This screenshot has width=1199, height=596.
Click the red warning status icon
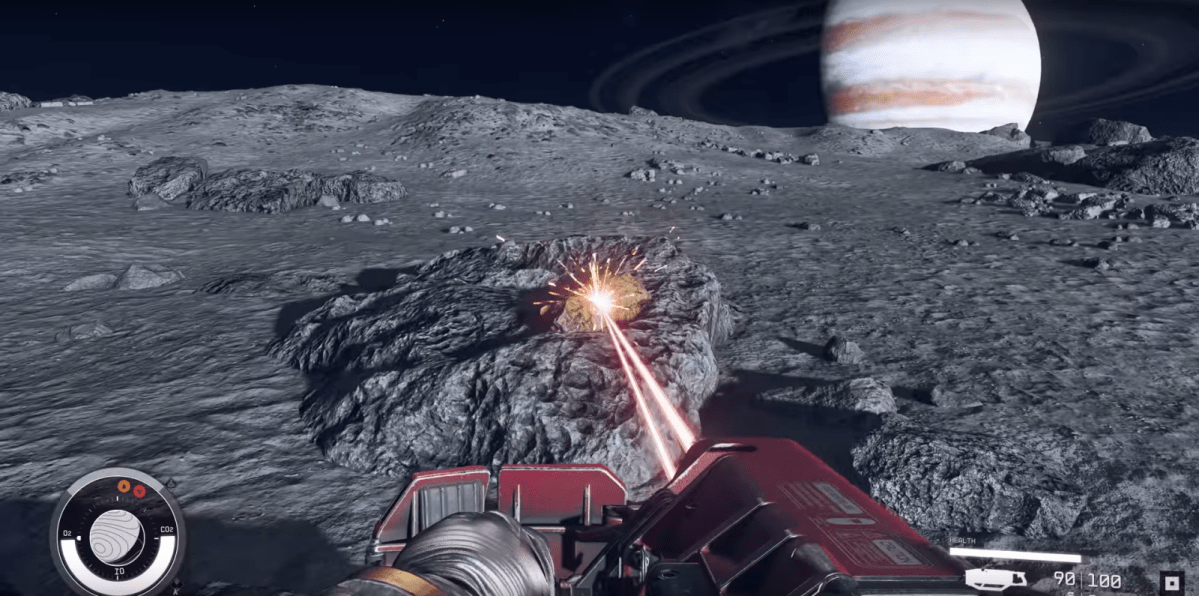(x=140, y=490)
